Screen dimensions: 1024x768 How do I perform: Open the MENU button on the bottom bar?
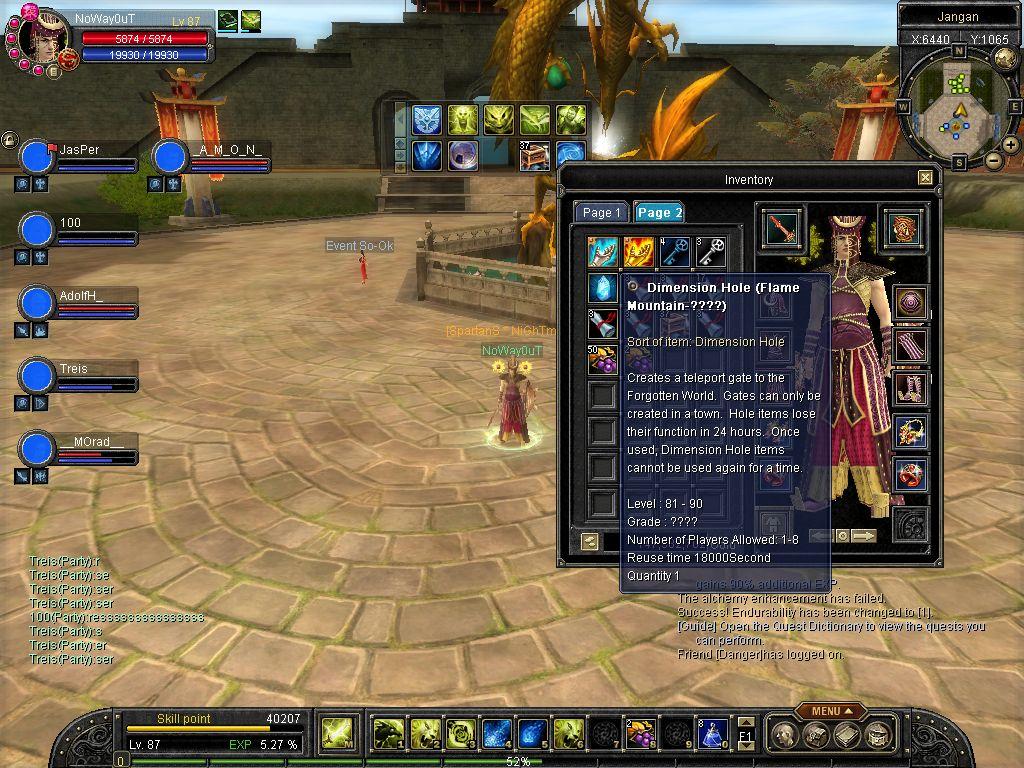[x=830, y=711]
